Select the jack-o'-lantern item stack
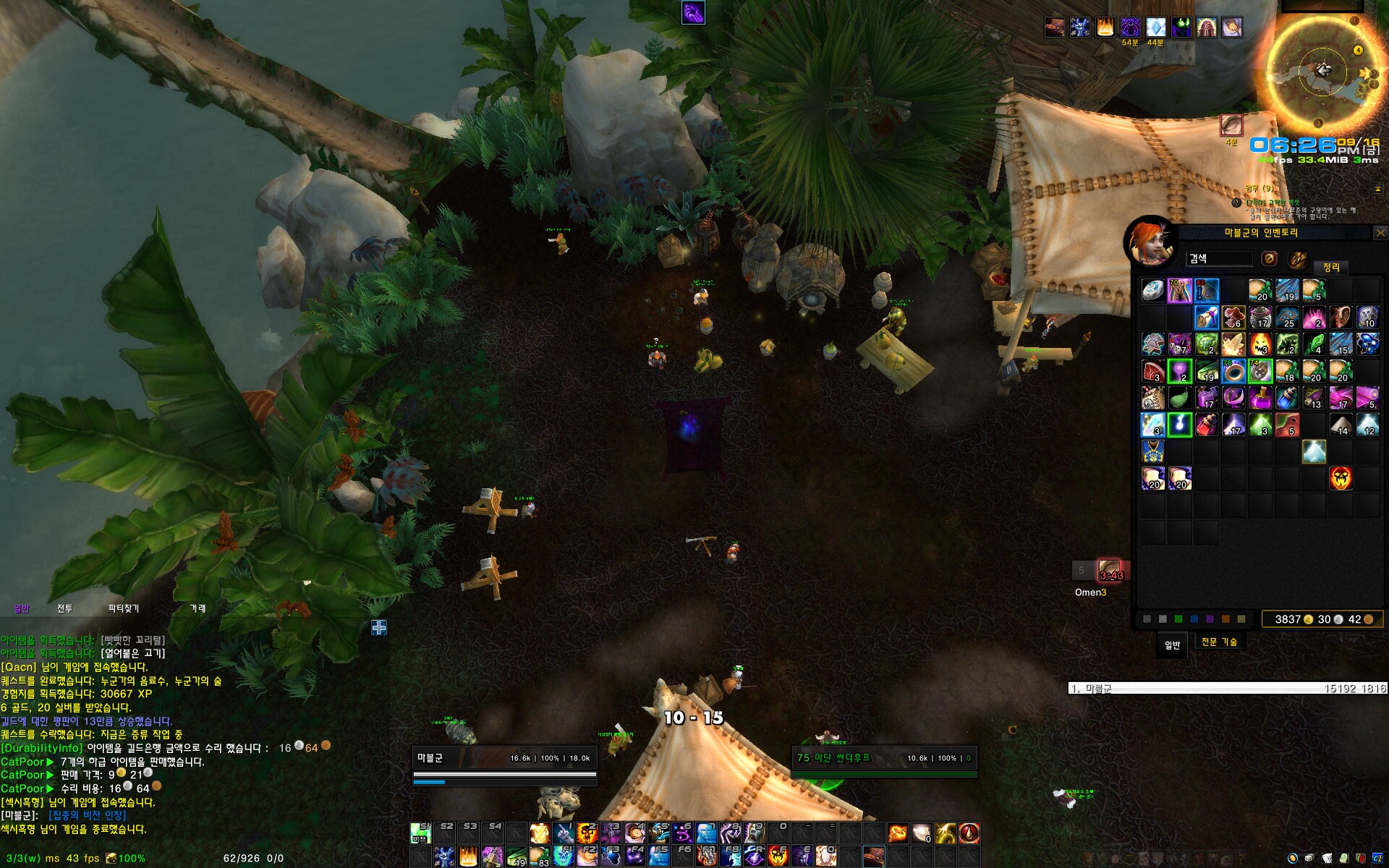 point(1260,344)
